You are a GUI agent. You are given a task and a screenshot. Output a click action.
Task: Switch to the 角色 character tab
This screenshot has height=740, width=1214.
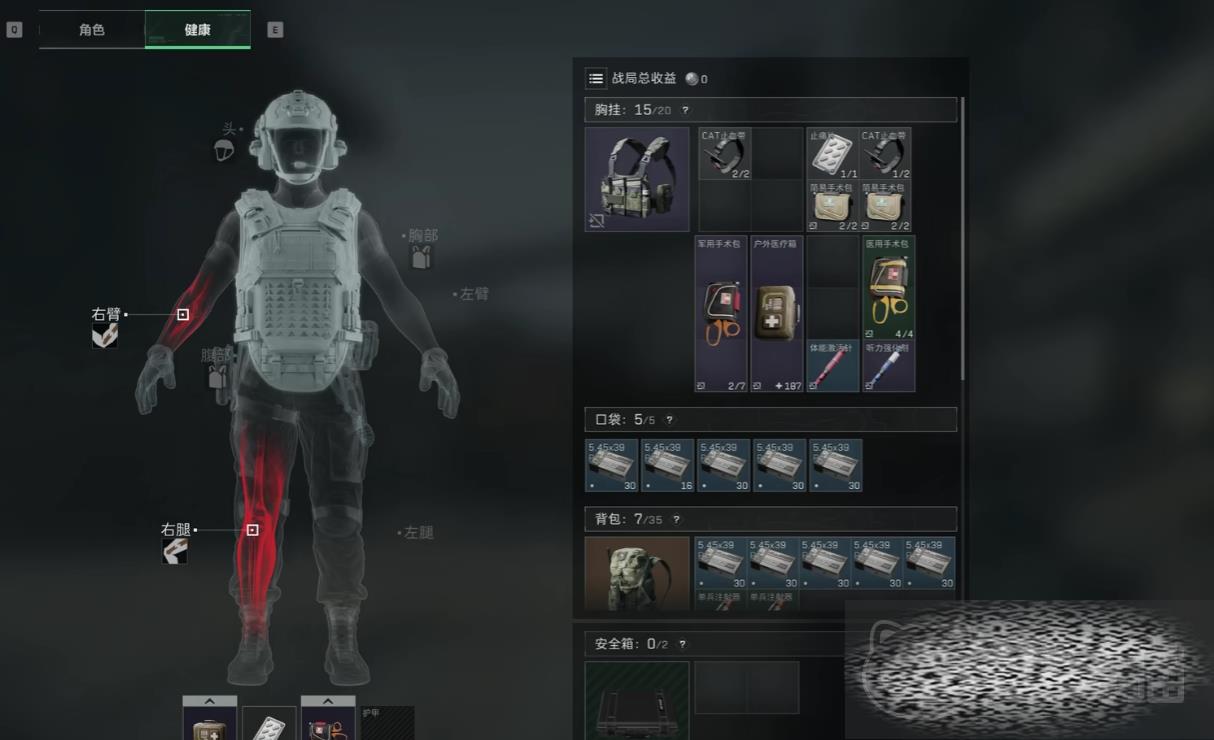coord(92,30)
